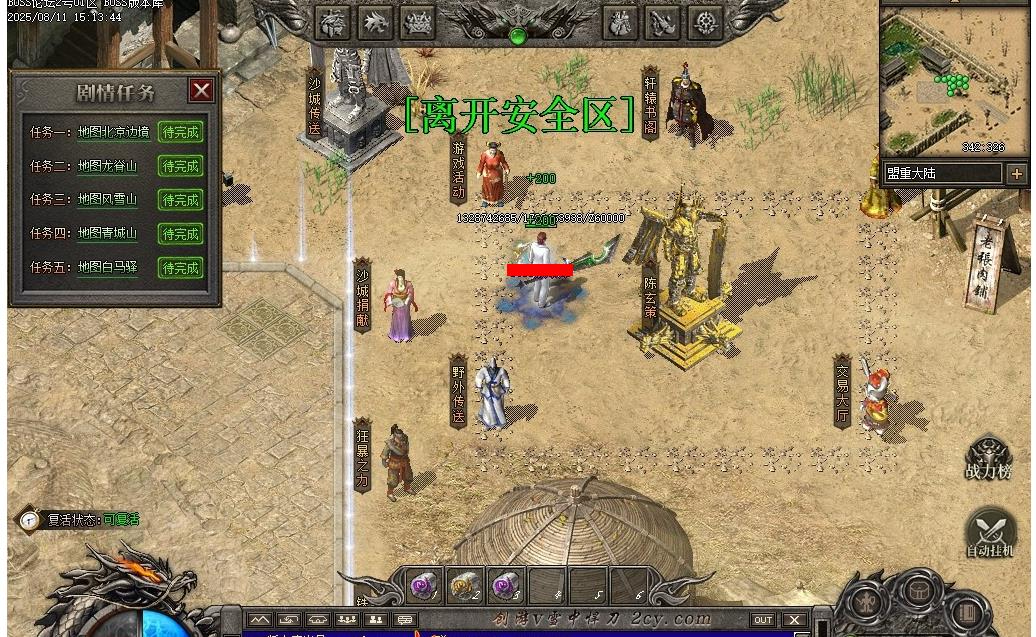Use the golden scroll in hotbar slot 2

(465, 585)
